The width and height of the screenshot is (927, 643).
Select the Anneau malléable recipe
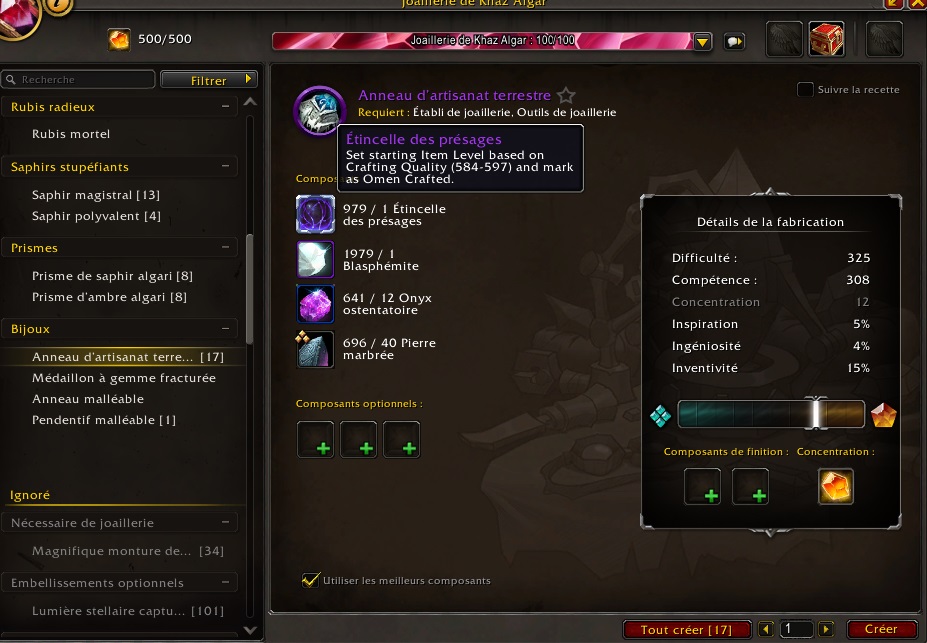(x=88, y=399)
